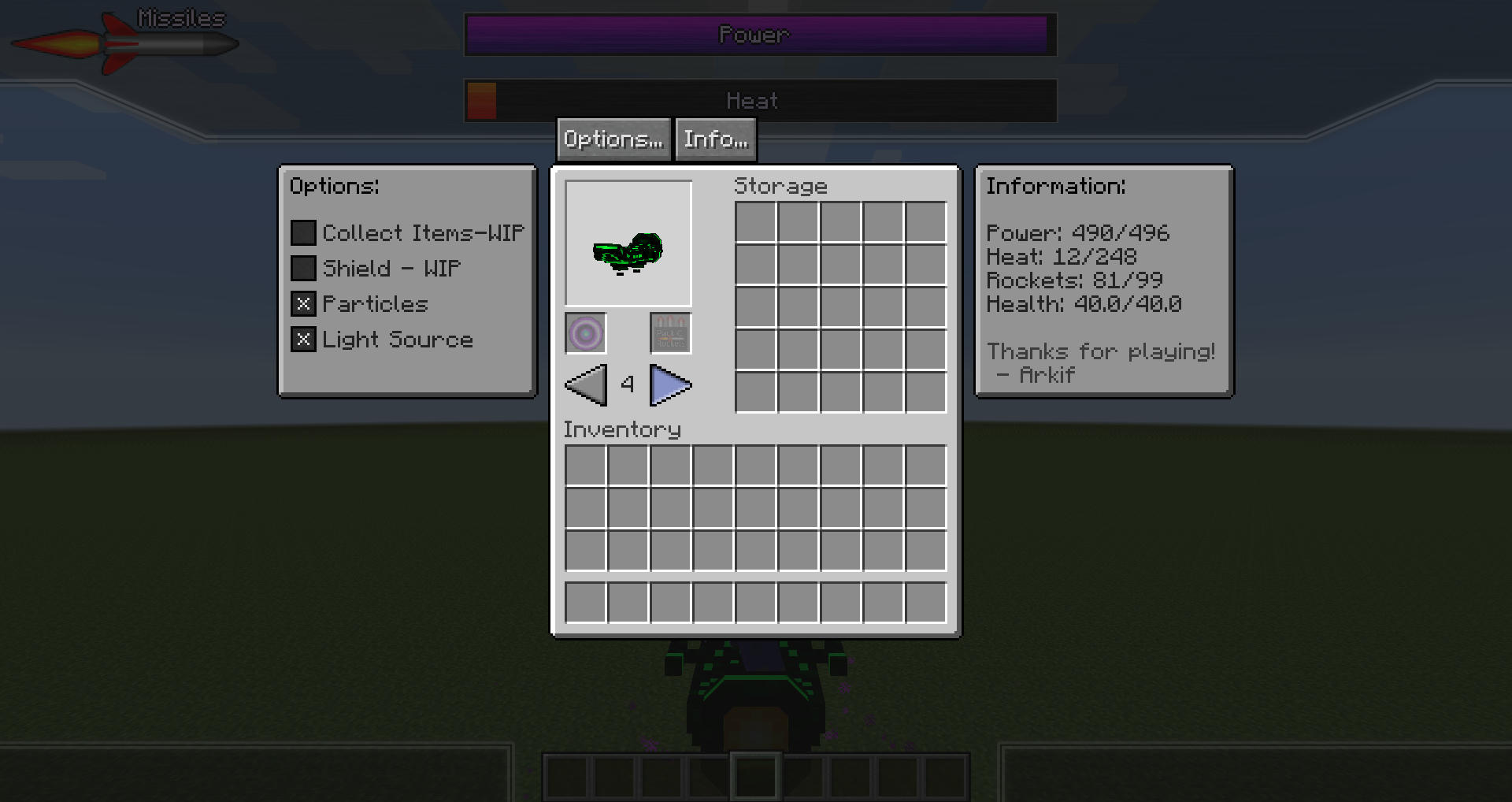Disable the Particles option

pyautogui.click(x=302, y=303)
